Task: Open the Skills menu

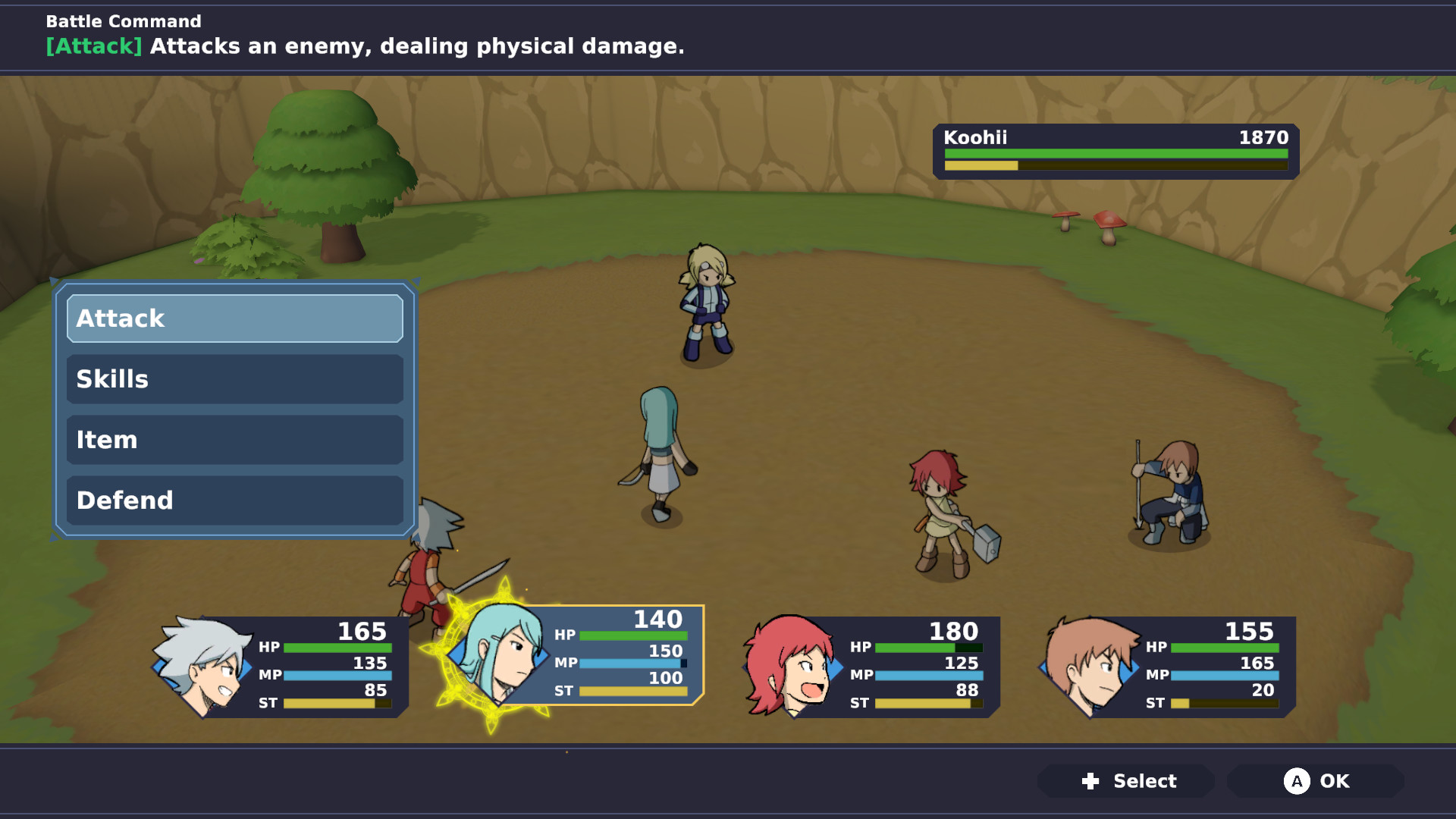Action: [234, 379]
